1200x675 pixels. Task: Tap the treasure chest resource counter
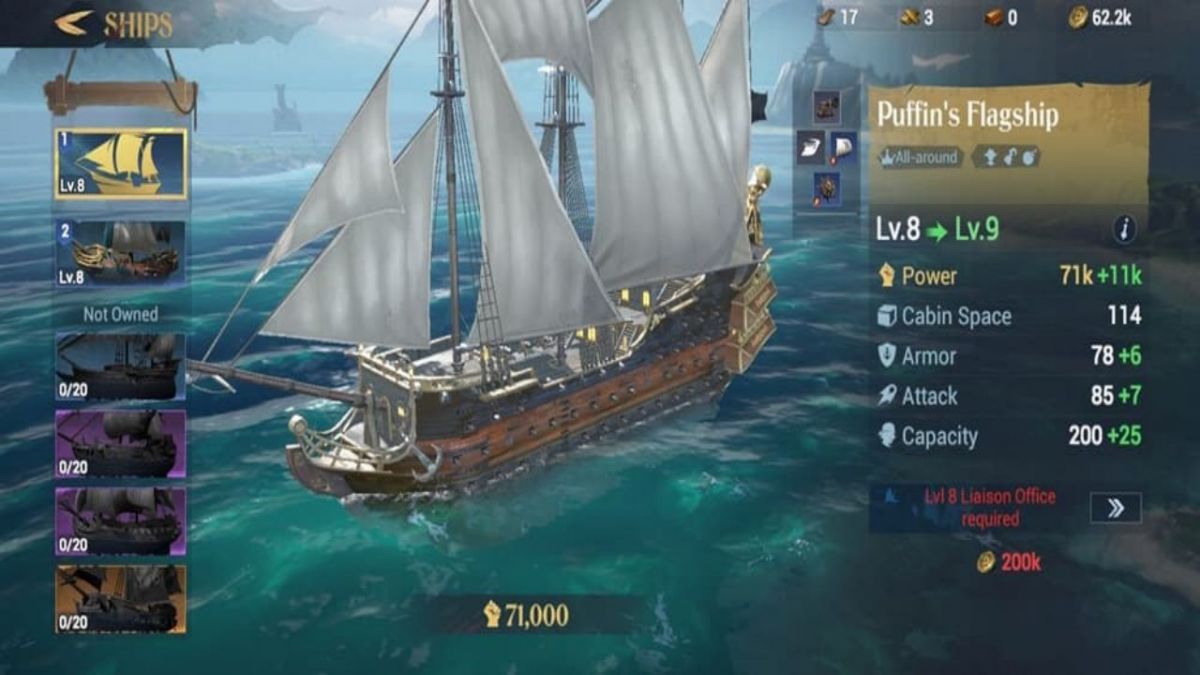click(1004, 17)
